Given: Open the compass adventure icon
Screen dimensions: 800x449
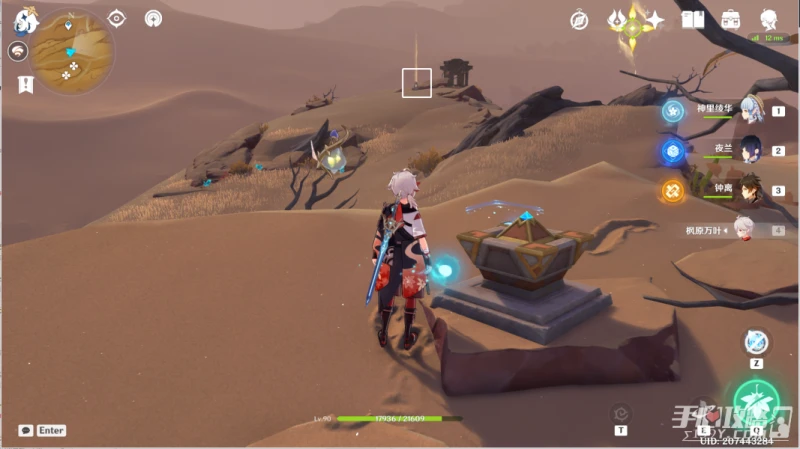Looking at the screenshot, I should click(579, 20).
